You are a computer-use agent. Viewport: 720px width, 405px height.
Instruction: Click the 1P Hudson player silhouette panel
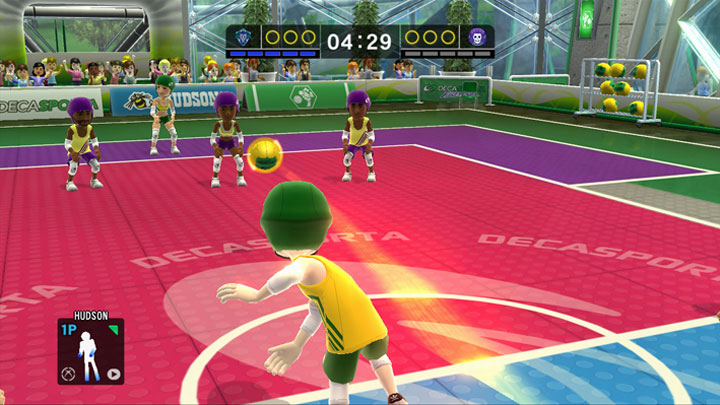click(x=90, y=352)
